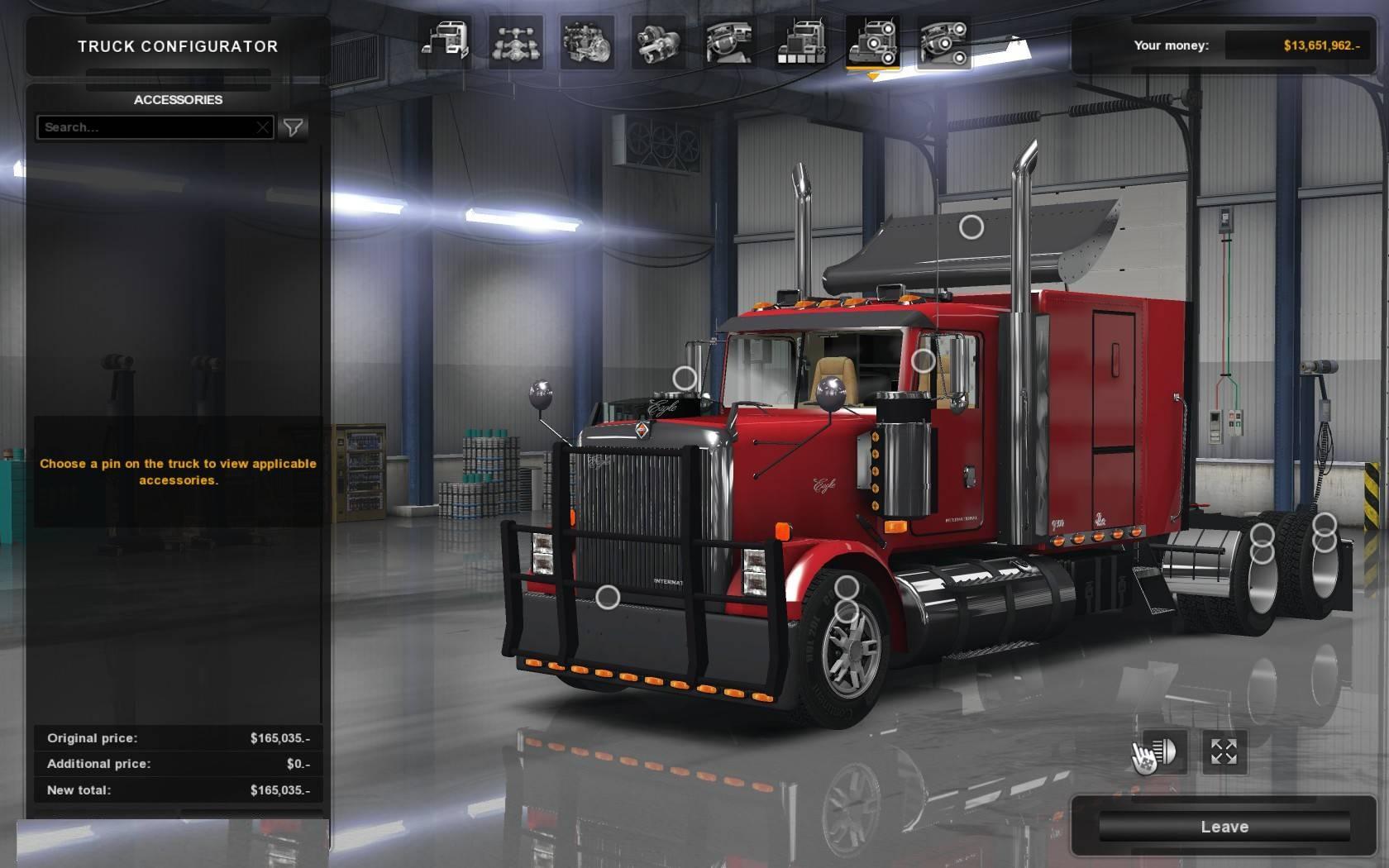Choose the hood accessory pin
This screenshot has height=868, width=1389.
pyautogui.click(x=685, y=379)
